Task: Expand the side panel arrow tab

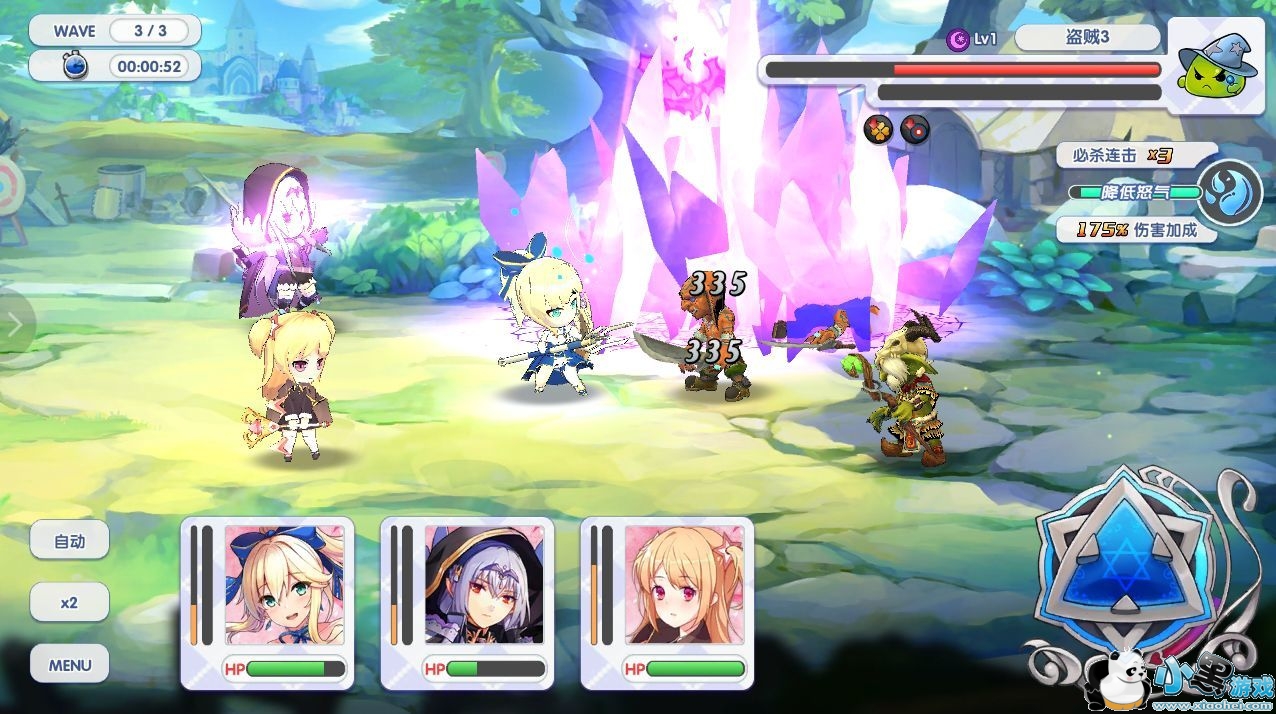Action: [x=14, y=323]
